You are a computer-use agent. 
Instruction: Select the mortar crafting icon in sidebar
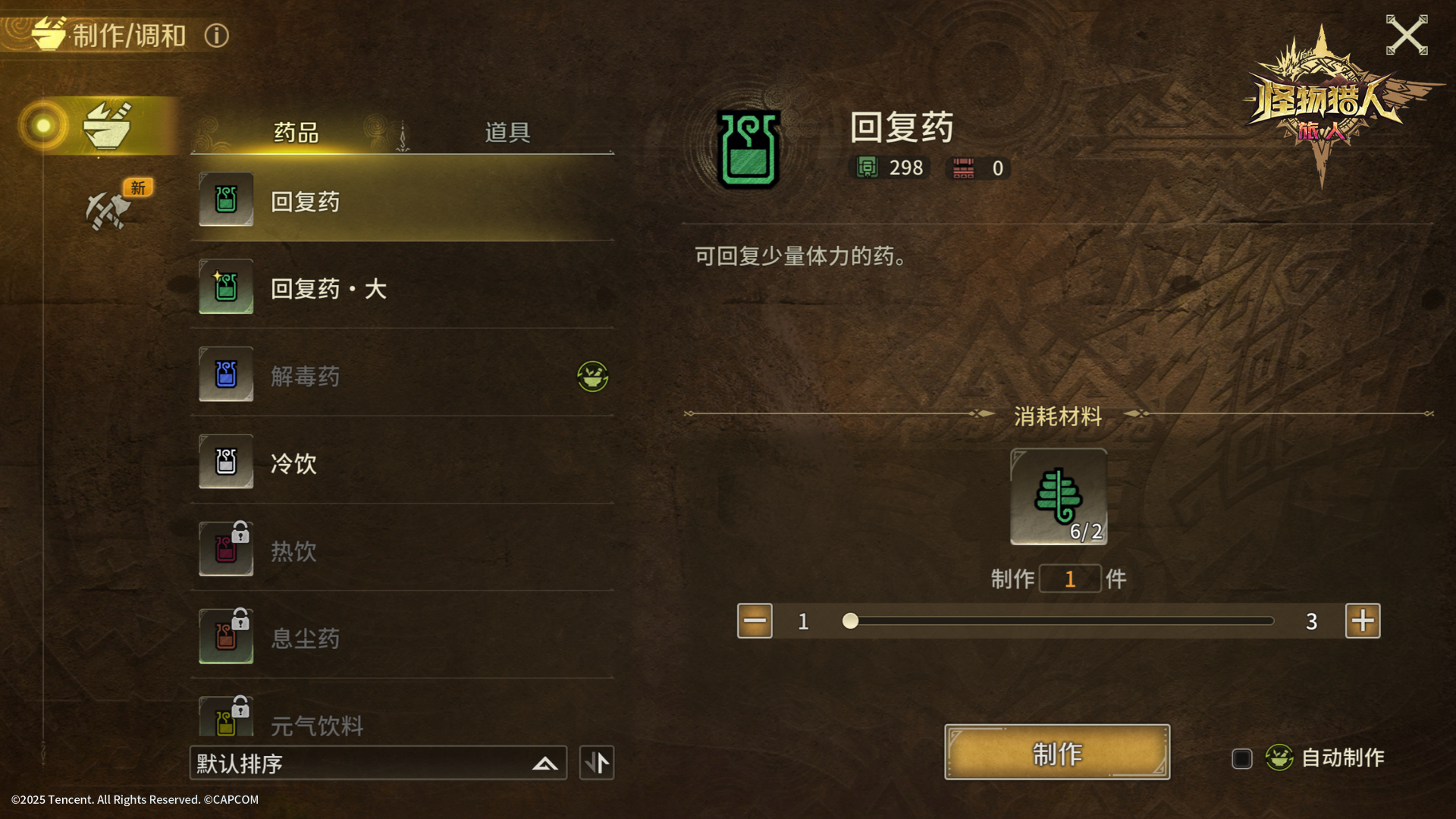click(108, 125)
